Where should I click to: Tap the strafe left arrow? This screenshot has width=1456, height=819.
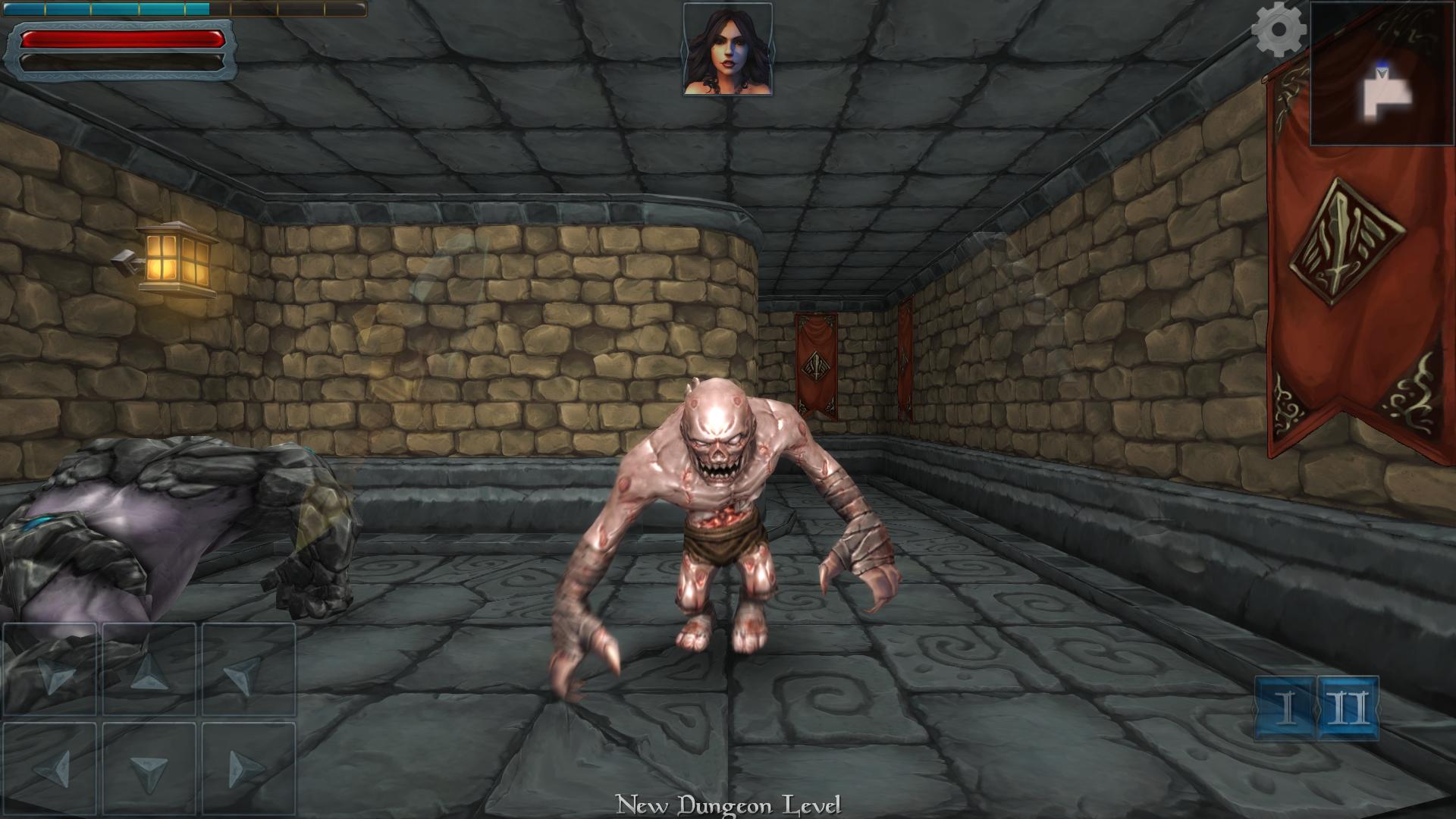(49, 770)
